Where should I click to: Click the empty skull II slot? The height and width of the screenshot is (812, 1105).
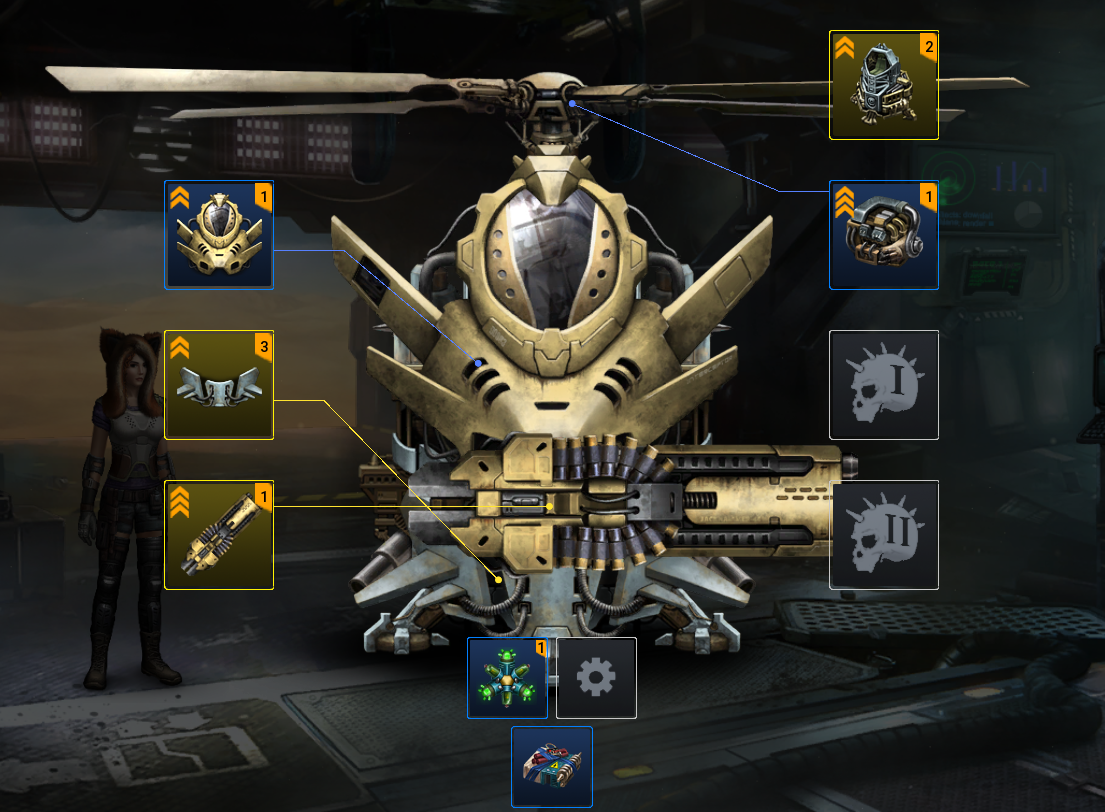point(884,535)
